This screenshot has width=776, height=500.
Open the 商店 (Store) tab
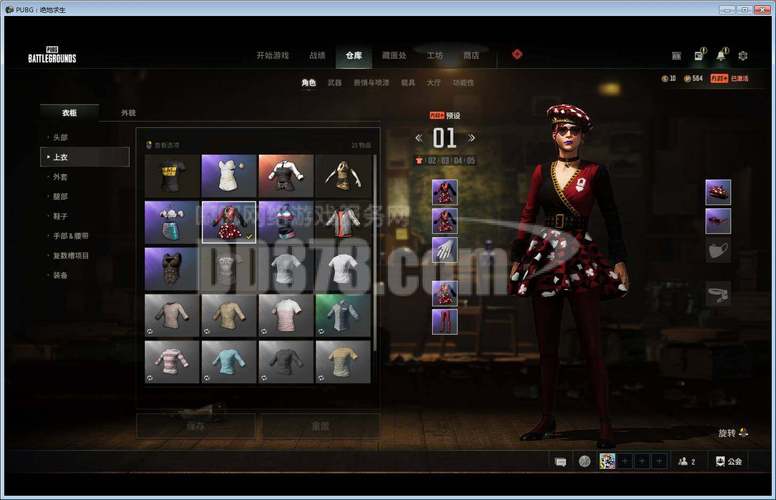(471, 56)
